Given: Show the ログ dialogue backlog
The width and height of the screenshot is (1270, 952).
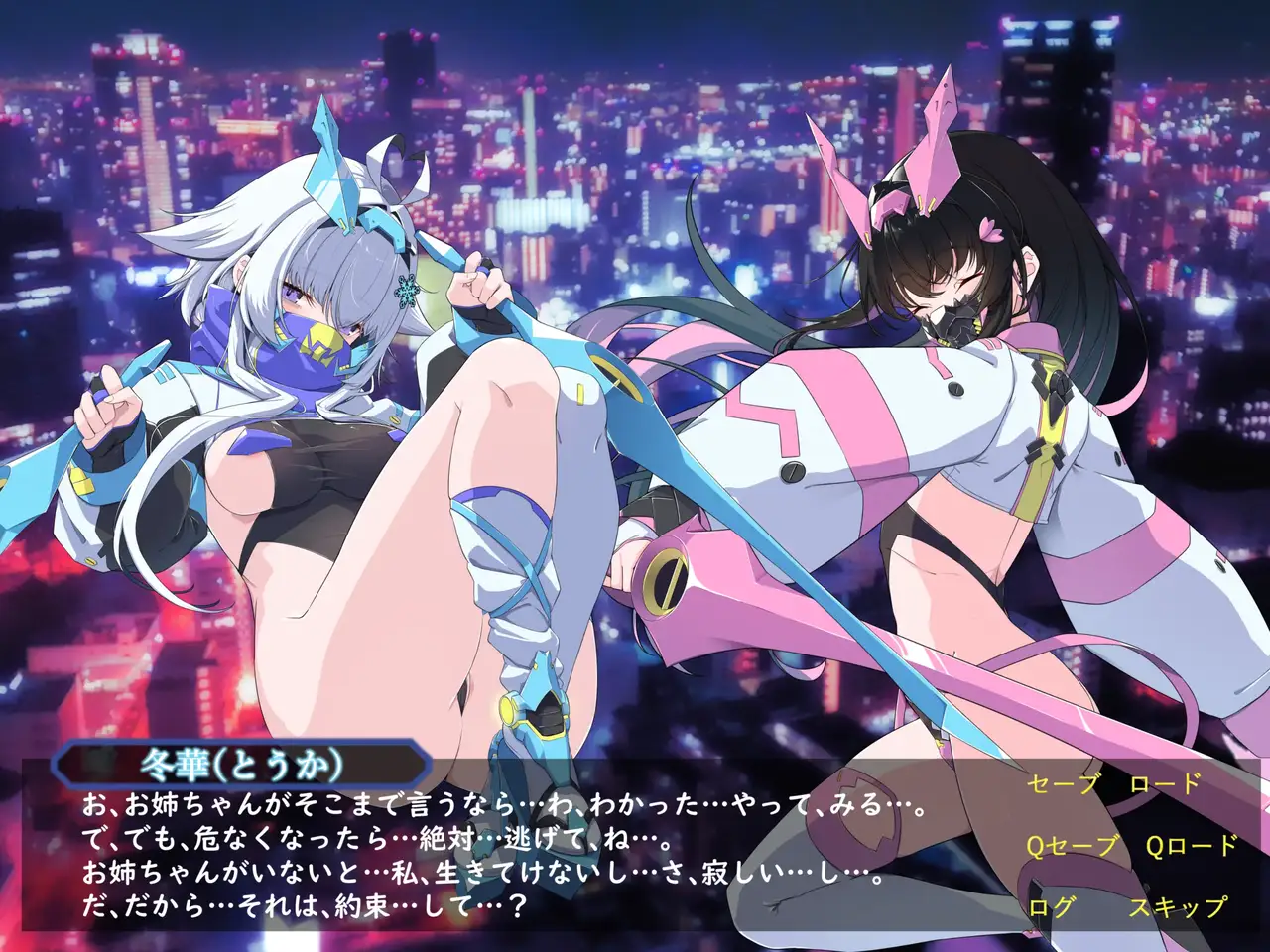Looking at the screenshot, I should 1050,906.
